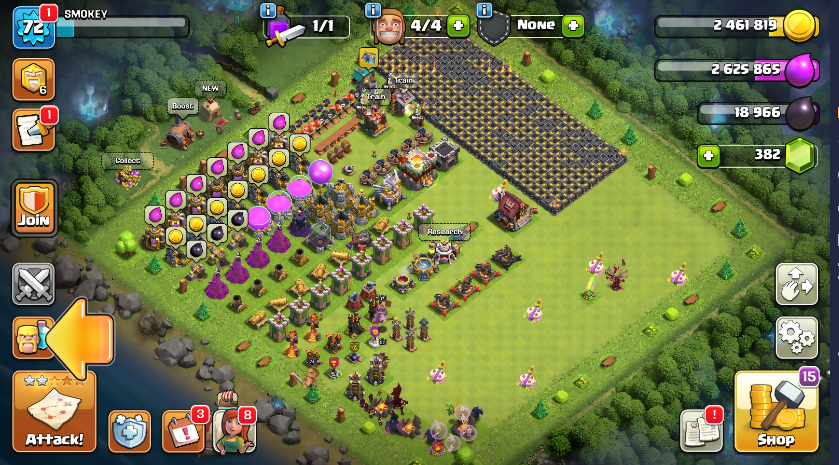Show info for the shield status
This screenshot has height=465, width=839.
click(x=485, y=10)
